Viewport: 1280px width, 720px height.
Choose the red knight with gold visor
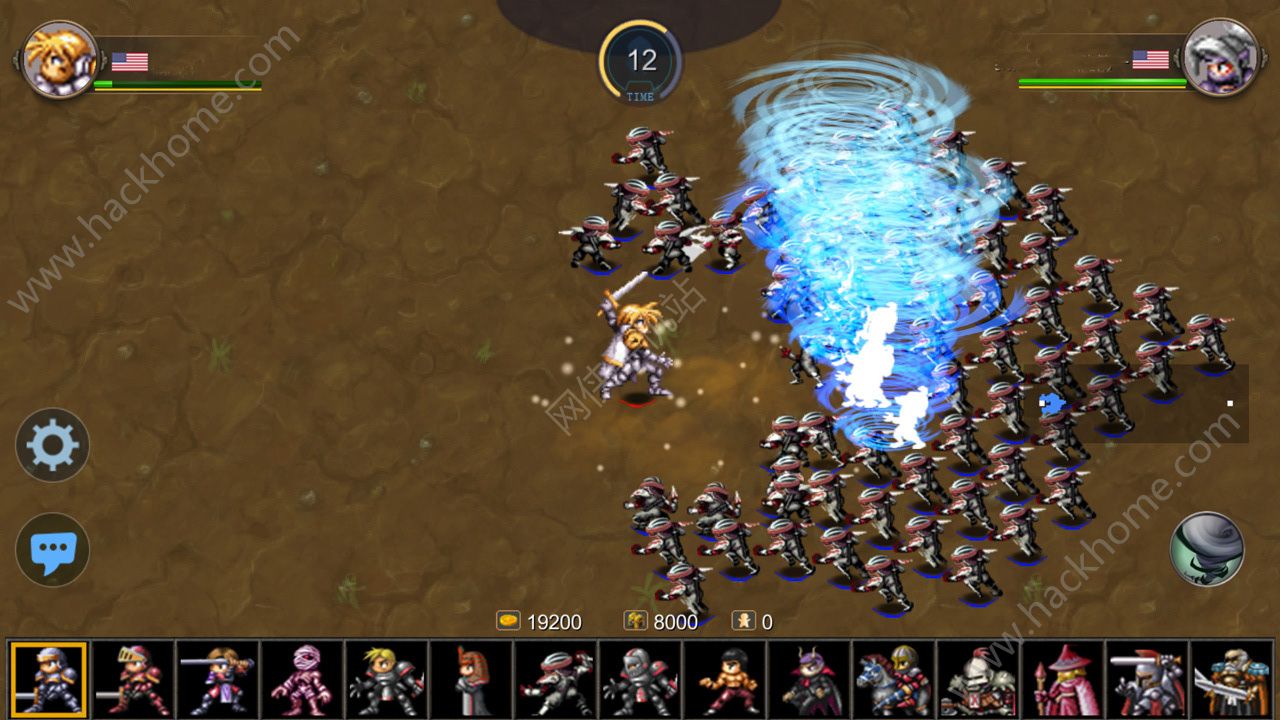click(133, 680)
